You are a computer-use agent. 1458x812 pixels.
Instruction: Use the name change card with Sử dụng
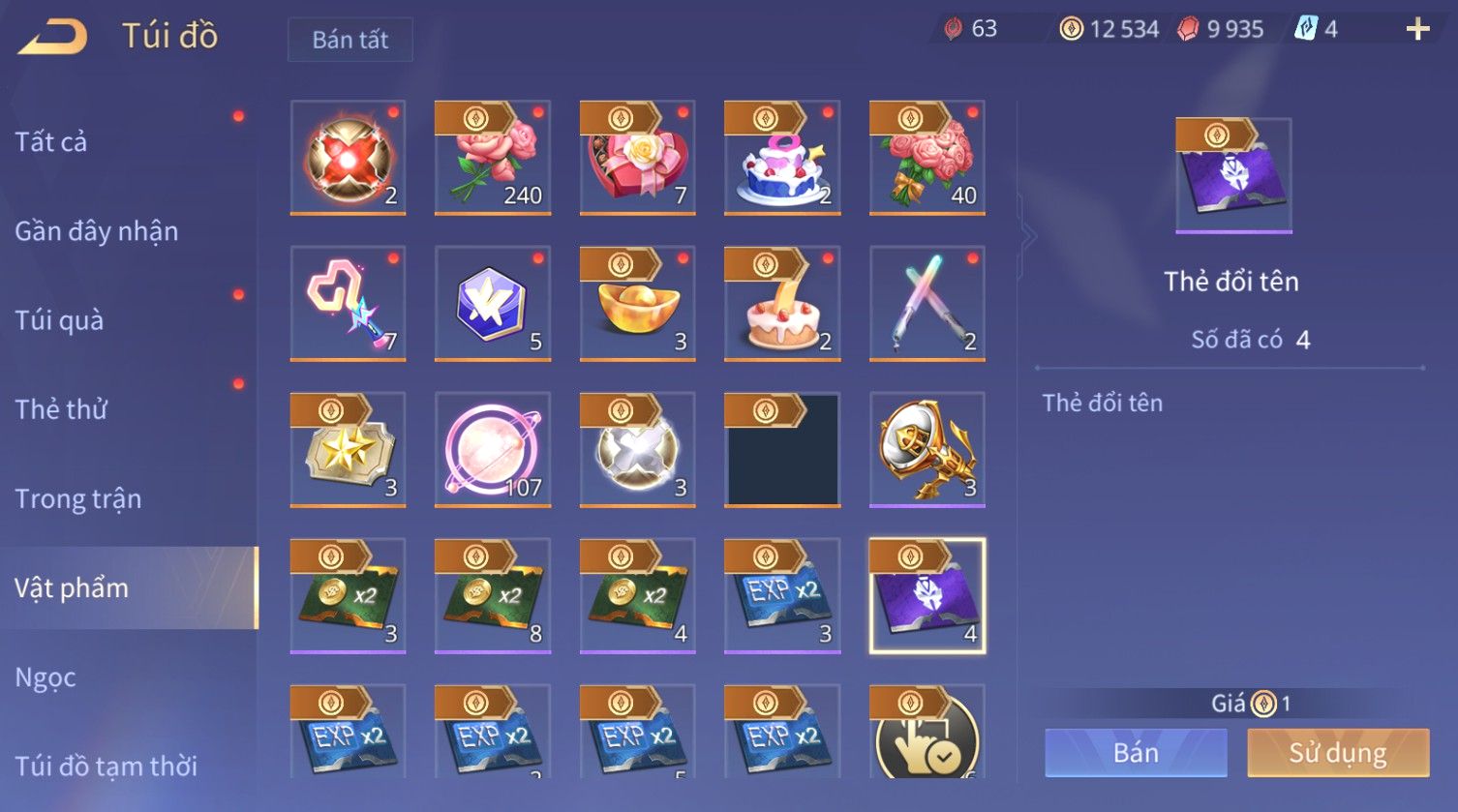click(1337, 753)
